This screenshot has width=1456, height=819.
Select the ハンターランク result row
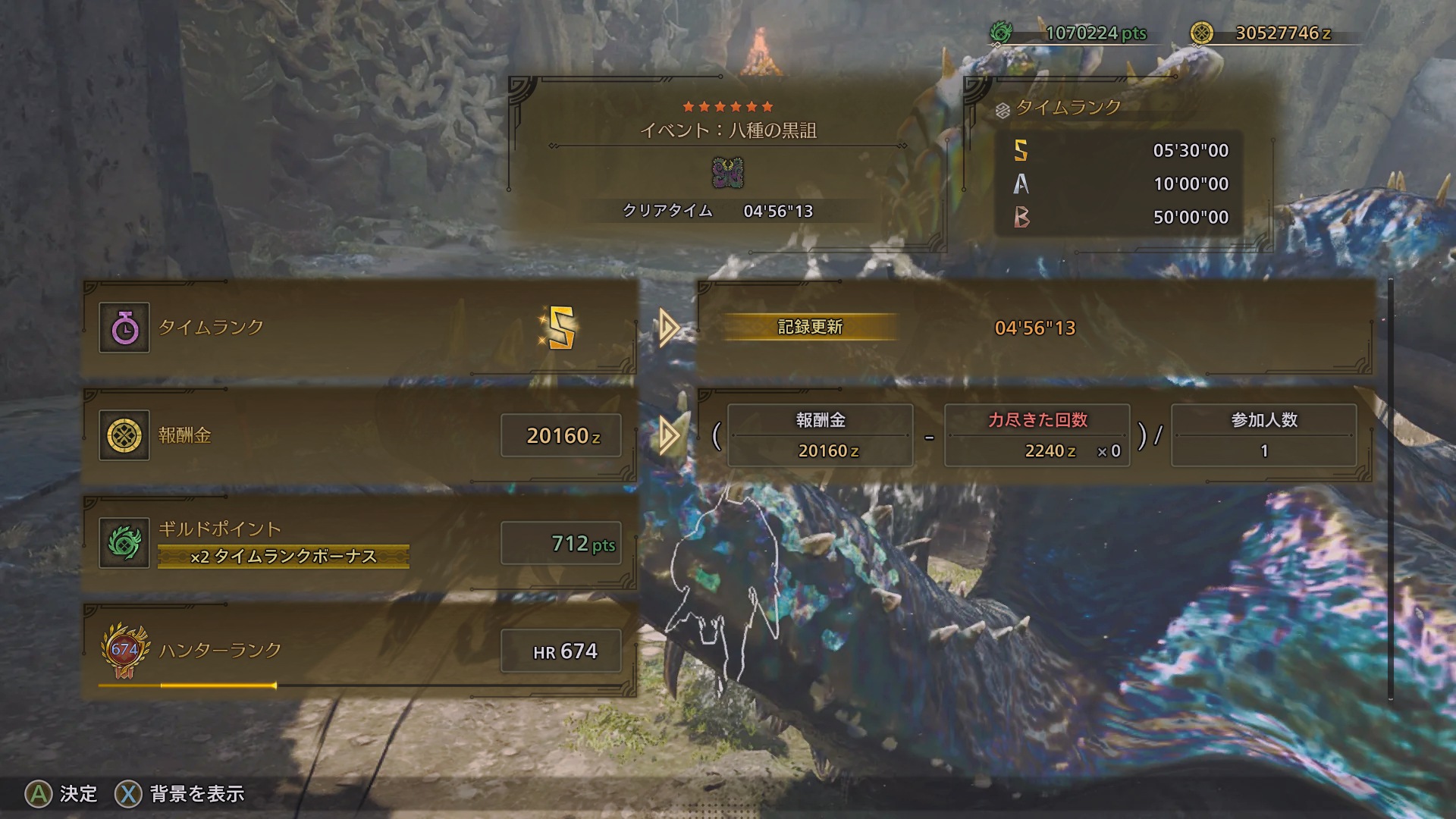(359, 651)
